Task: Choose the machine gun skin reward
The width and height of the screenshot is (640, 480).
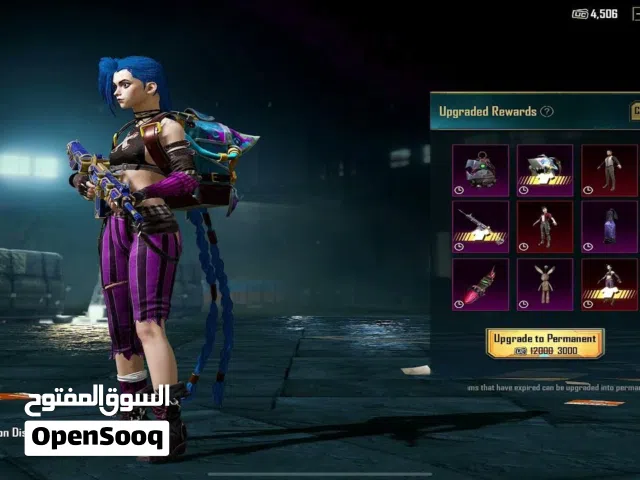Action: tap(480, 227)
